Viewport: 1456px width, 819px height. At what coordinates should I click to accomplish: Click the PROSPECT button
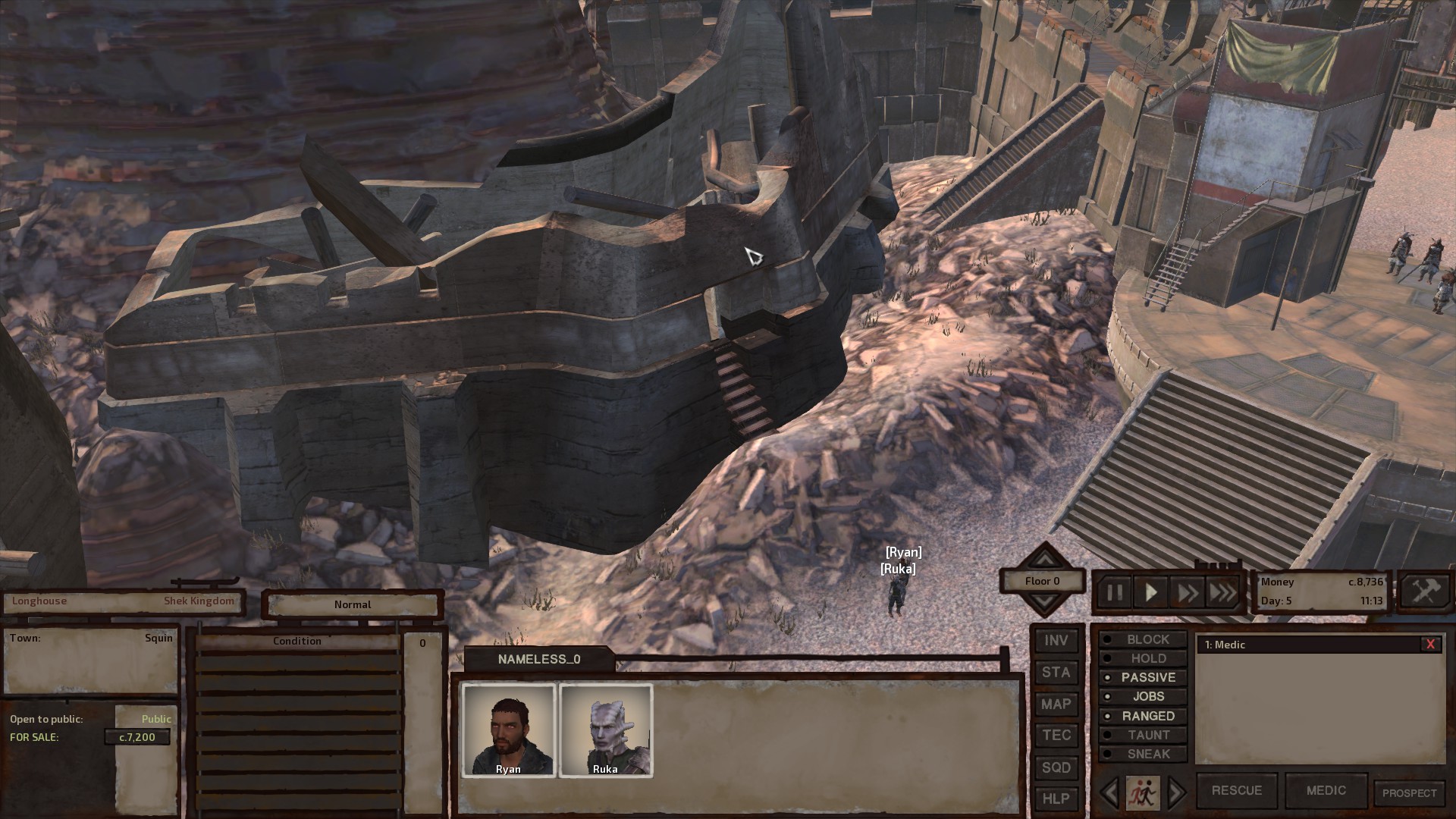coord(1410,791)
